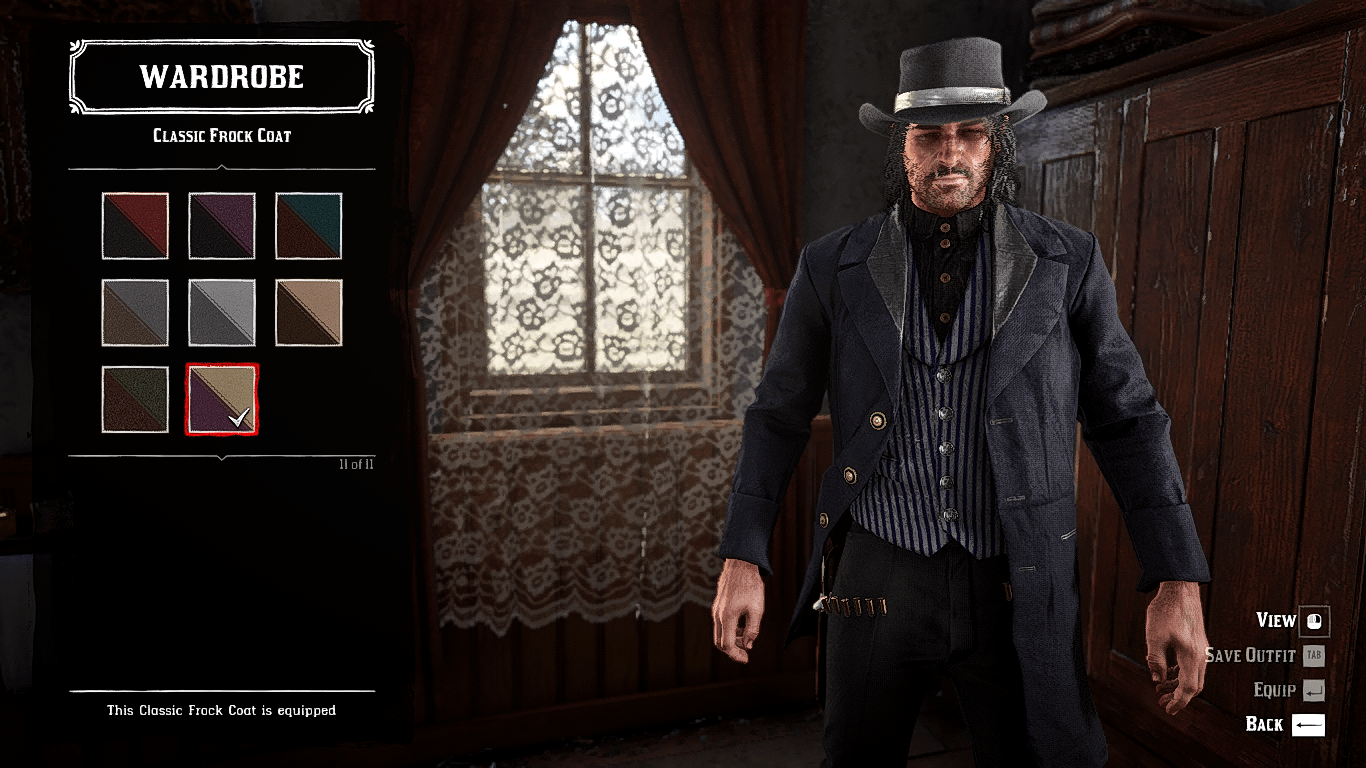Click the TAB key icon beside Save Outfit
Viewport: 1366px width, 768px height.
coord(1316,656)
